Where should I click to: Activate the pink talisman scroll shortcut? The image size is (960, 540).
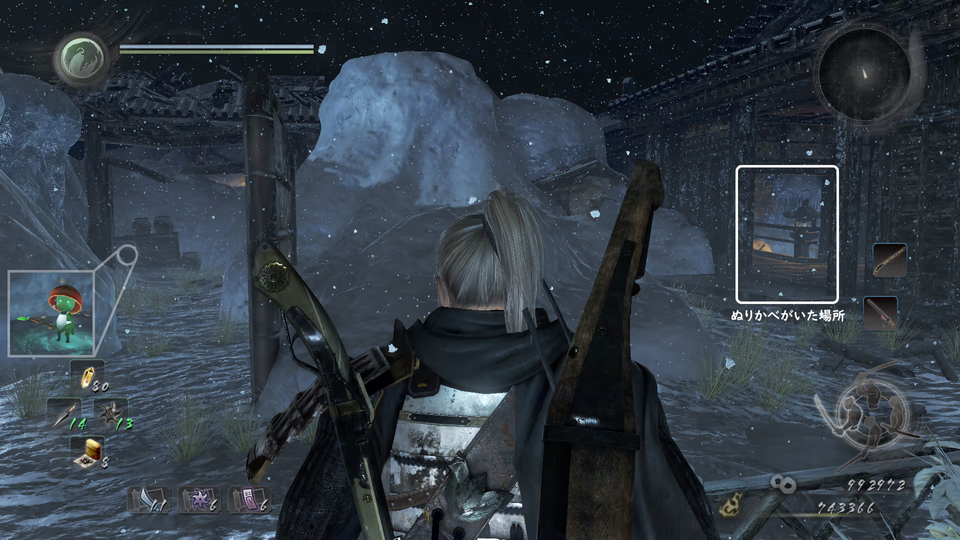[247, 500]
